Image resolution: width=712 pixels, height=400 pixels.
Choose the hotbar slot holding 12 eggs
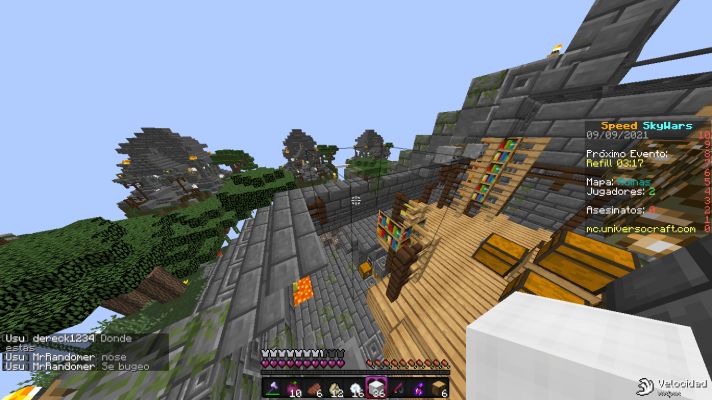pyautogui.click(x=335, y=388)
